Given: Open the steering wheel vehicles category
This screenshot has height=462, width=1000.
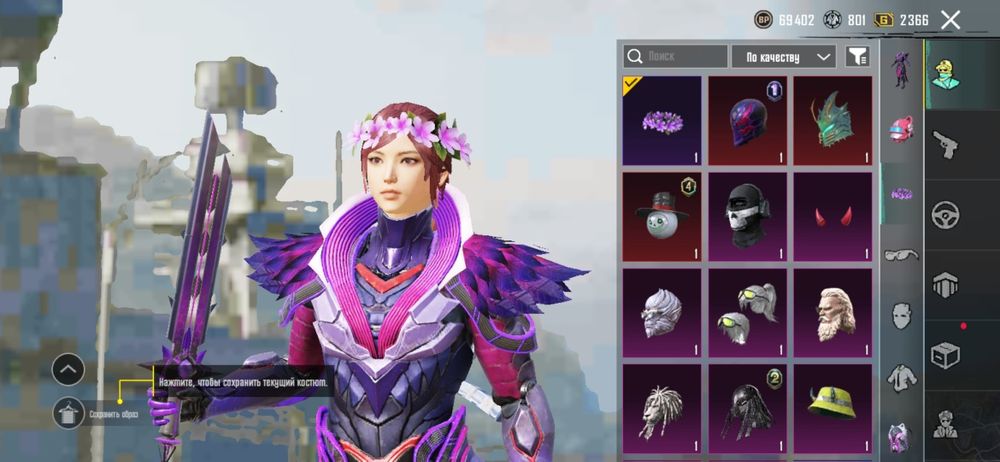Looking at the screenshot, I should click(945, 215).
